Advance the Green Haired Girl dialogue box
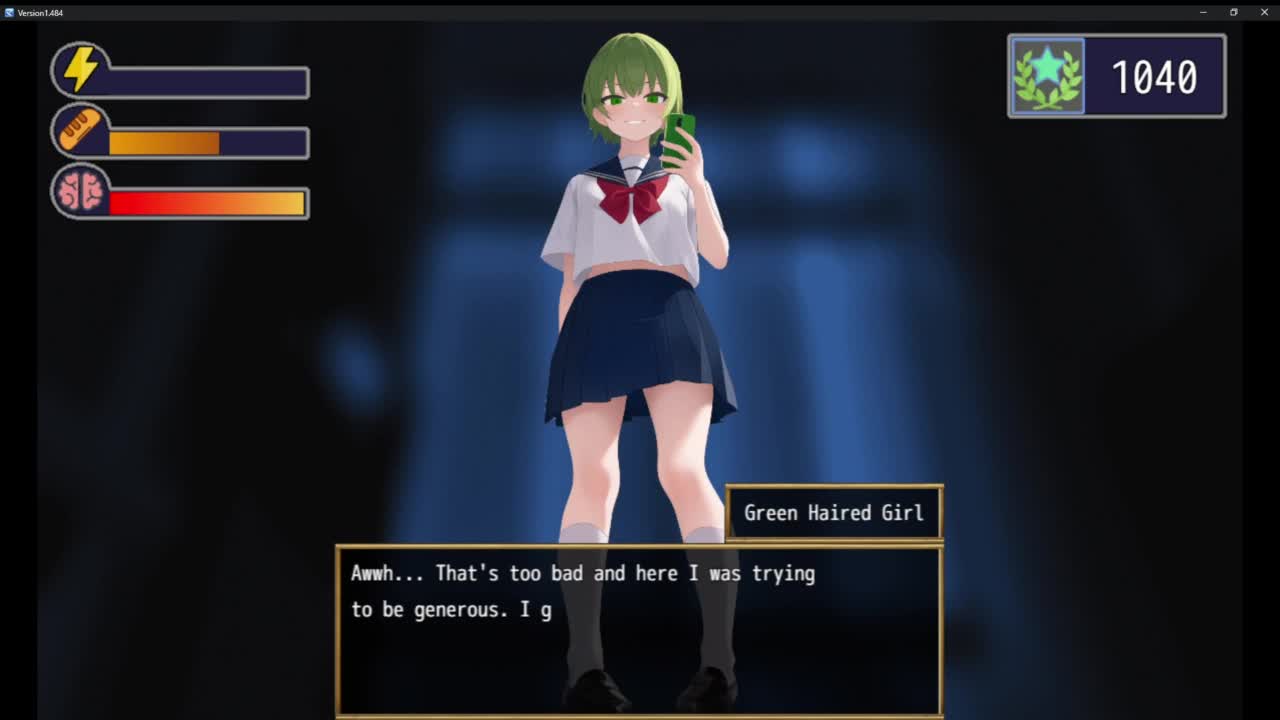 click(x=639, y=631)
